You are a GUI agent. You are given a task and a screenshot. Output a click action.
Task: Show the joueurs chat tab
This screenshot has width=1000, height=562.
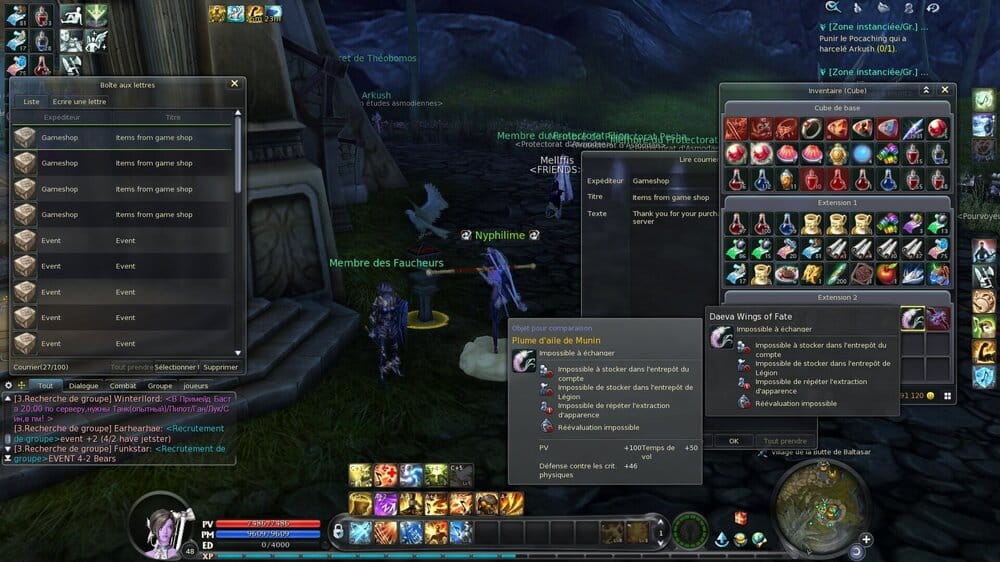[x=197, y=385]
